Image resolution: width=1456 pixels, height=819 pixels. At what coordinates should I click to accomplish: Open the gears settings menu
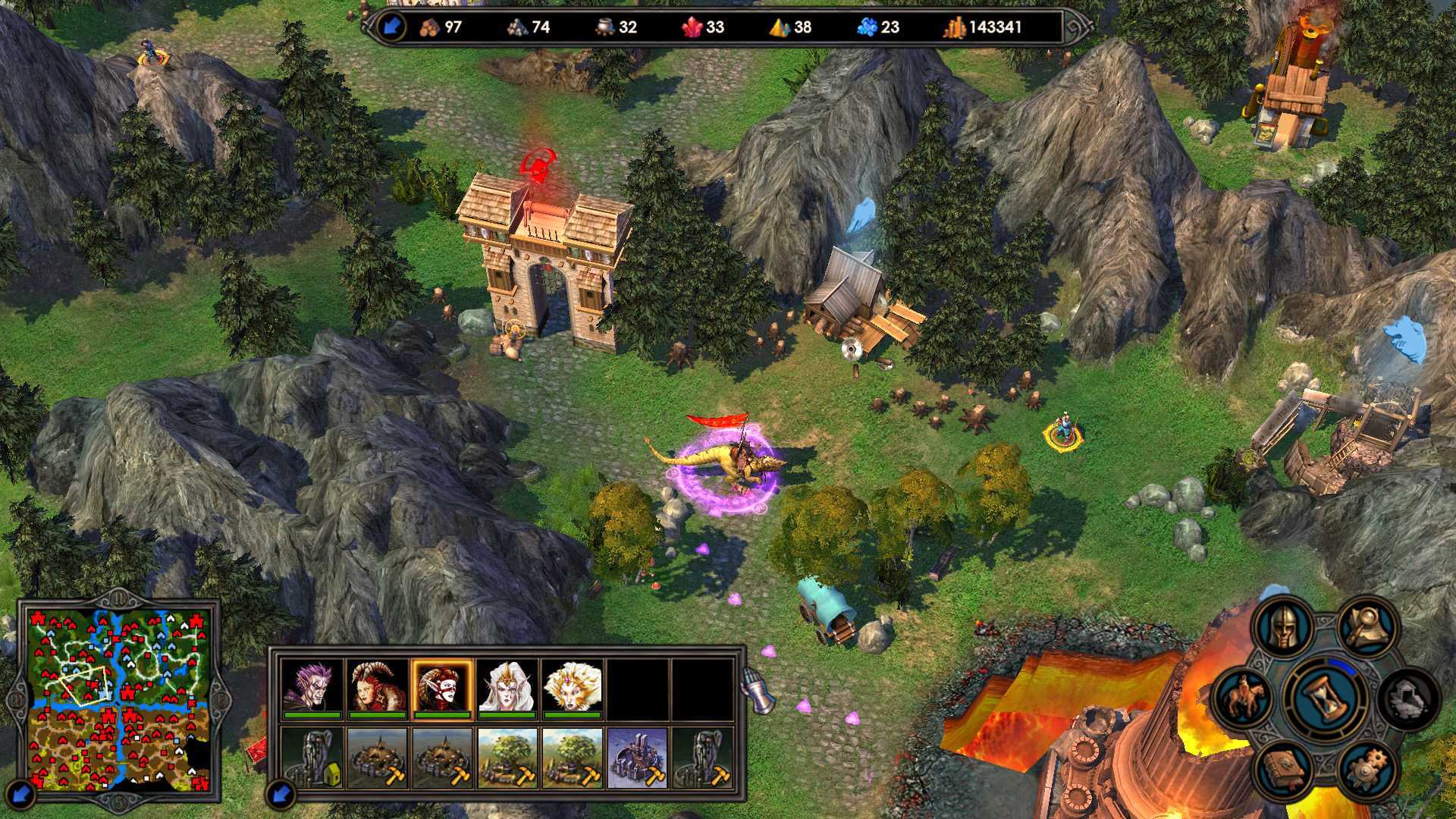[x=1368, y=770]
